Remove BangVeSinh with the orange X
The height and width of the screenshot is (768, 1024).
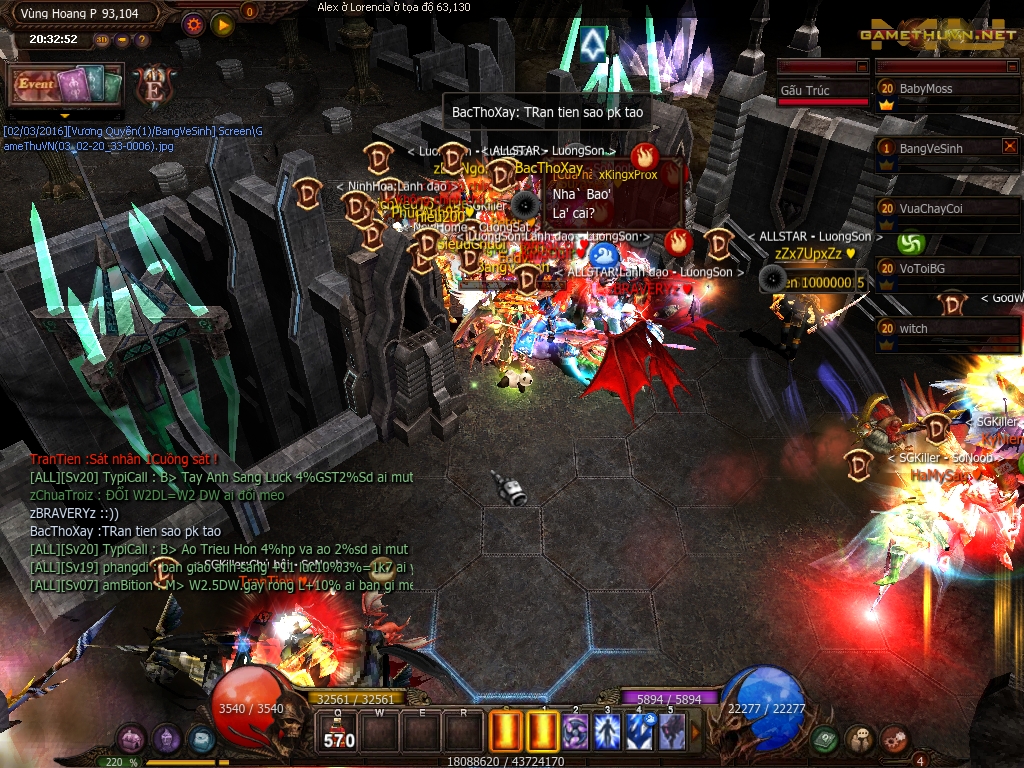pyautogui.click(x=1009, y=147)
